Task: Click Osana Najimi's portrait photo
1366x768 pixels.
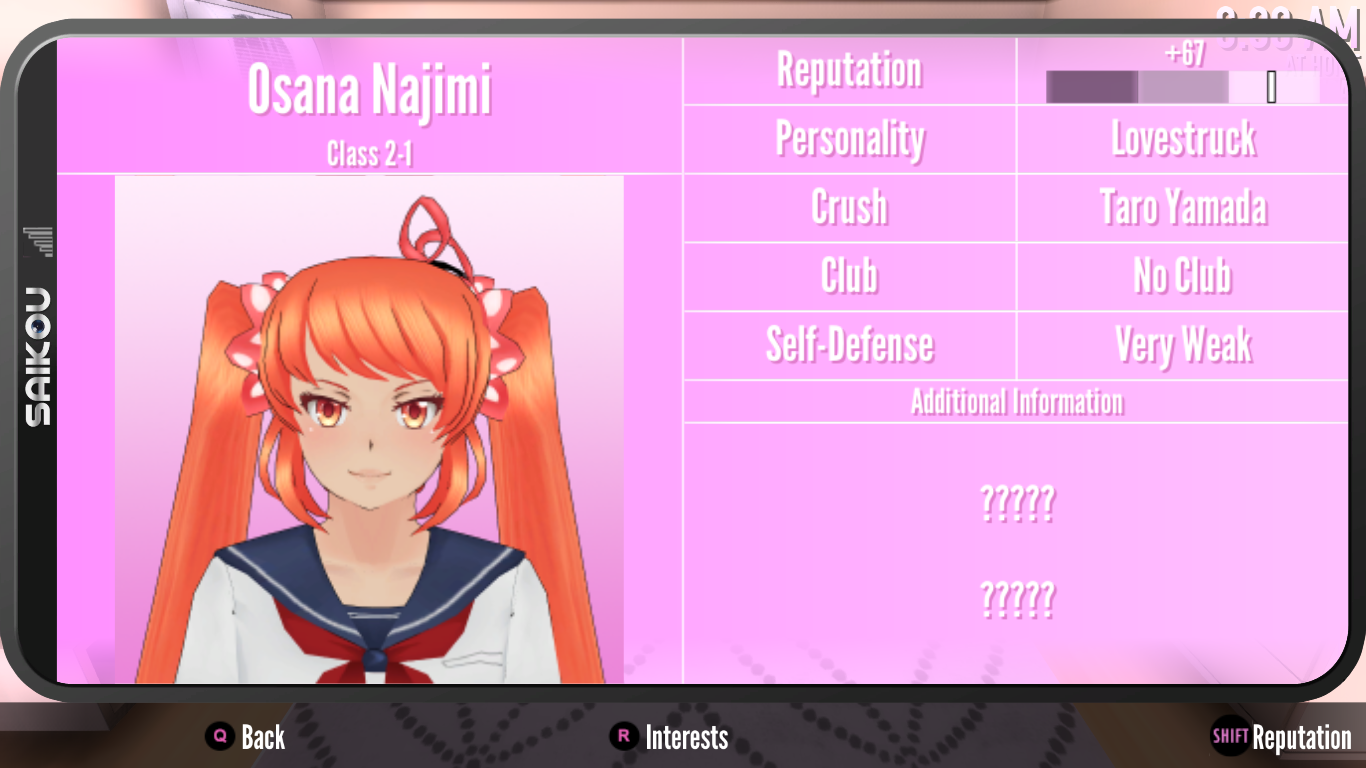Action: pos(370,430)
